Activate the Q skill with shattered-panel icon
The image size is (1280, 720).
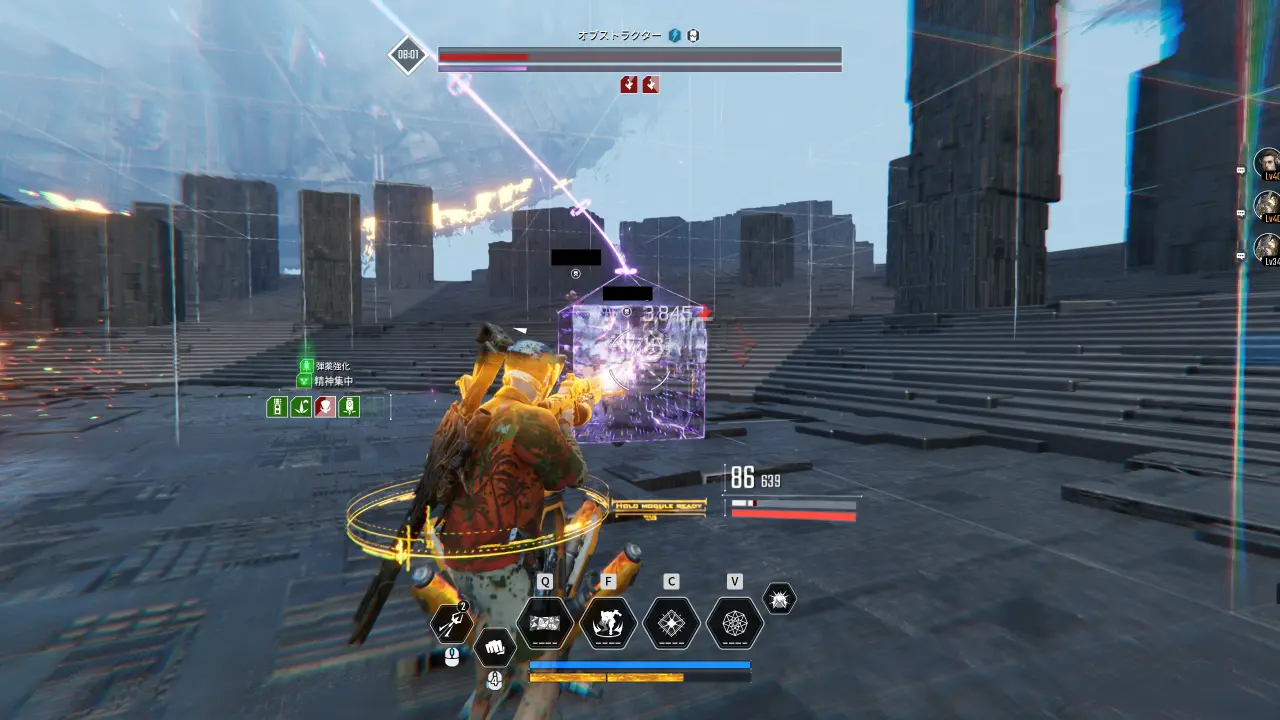tap(545, 624)
